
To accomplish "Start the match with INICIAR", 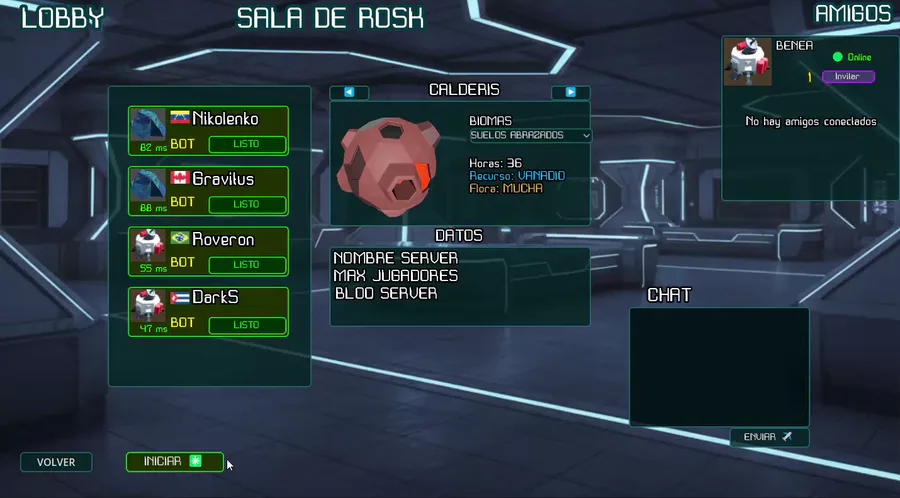I will (174, 461).
